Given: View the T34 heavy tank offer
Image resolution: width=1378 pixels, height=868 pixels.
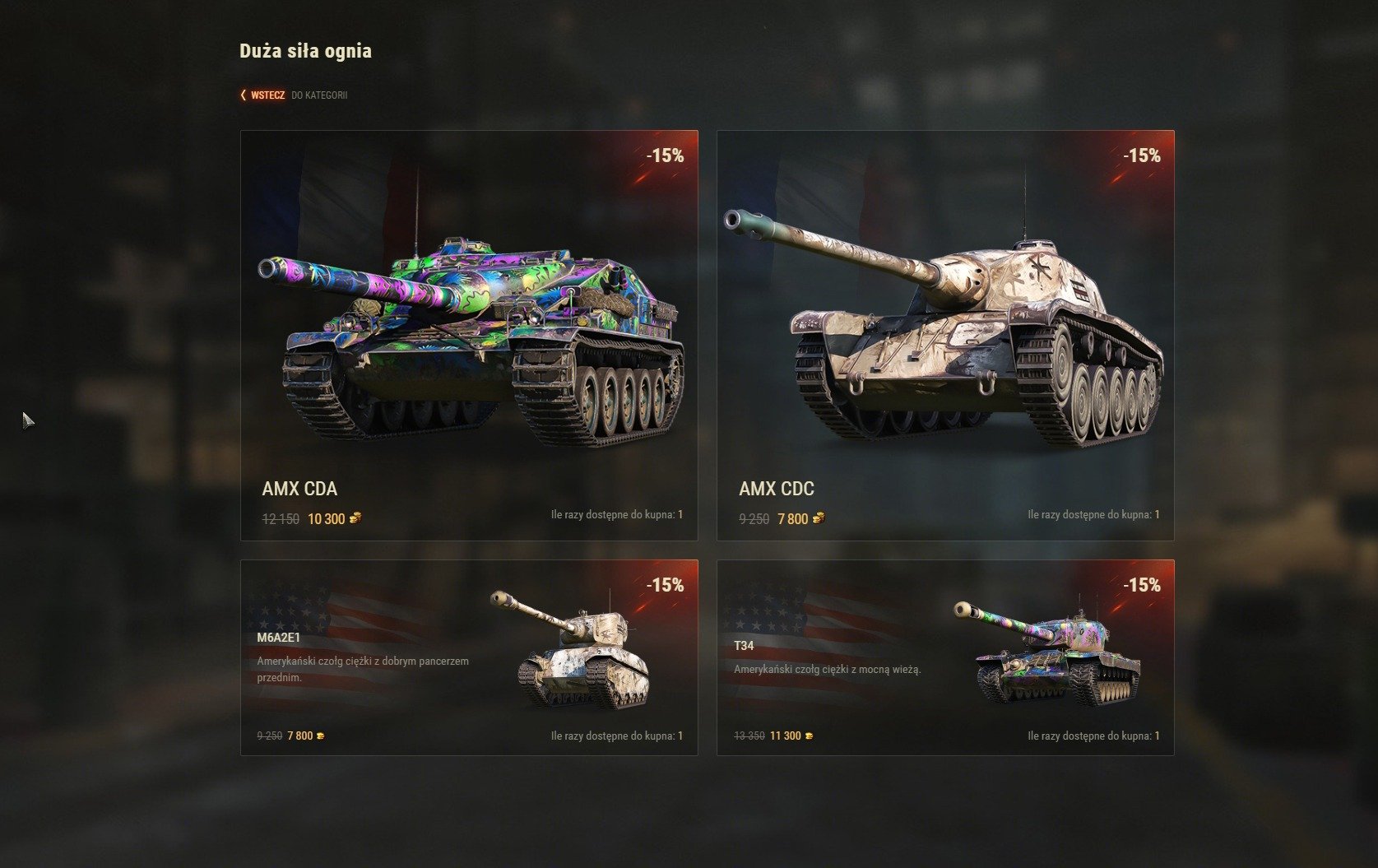Looking at the screenshot, I should [945, 657].
